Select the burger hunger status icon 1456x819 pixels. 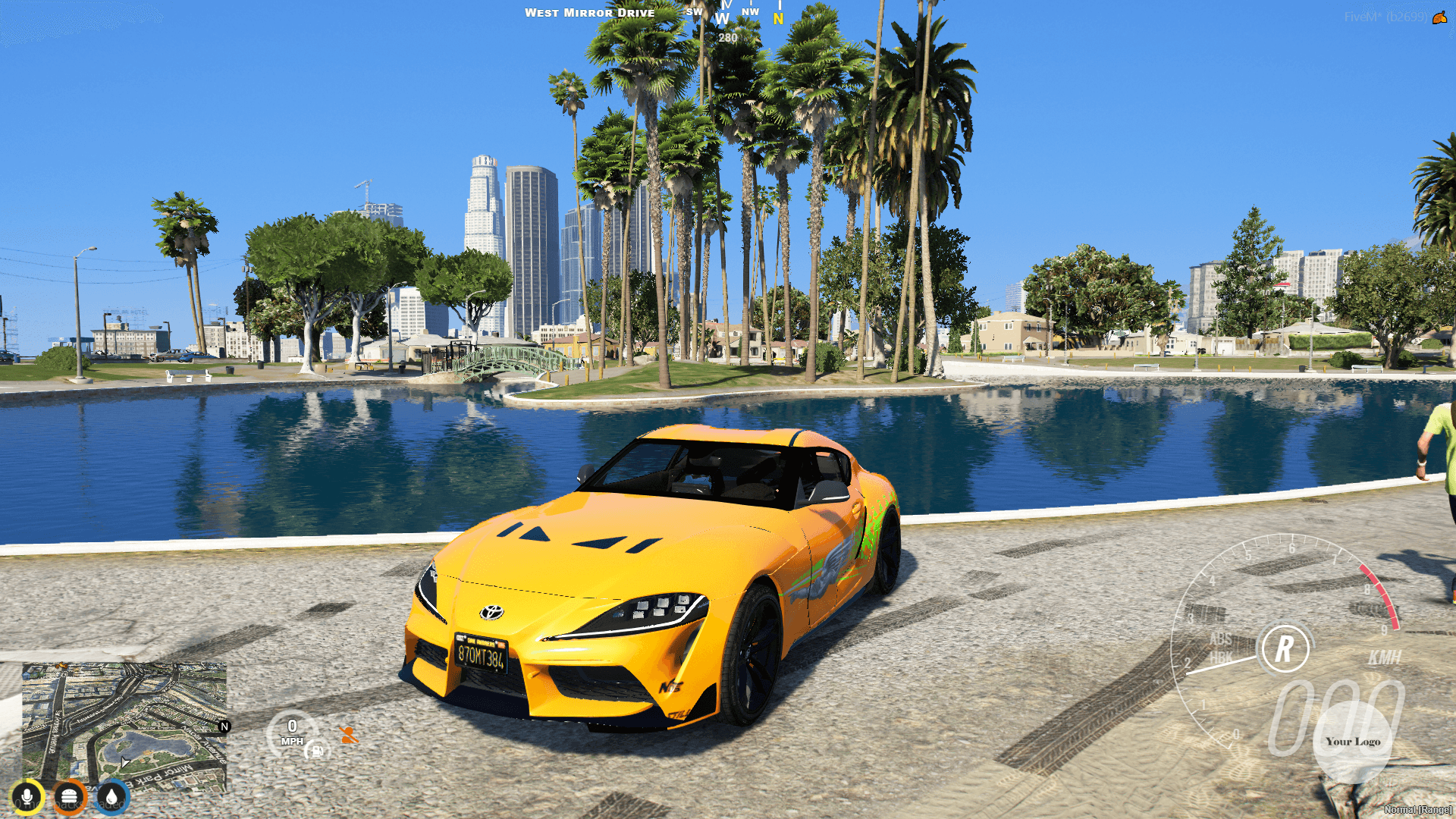[x=68, y=796]
